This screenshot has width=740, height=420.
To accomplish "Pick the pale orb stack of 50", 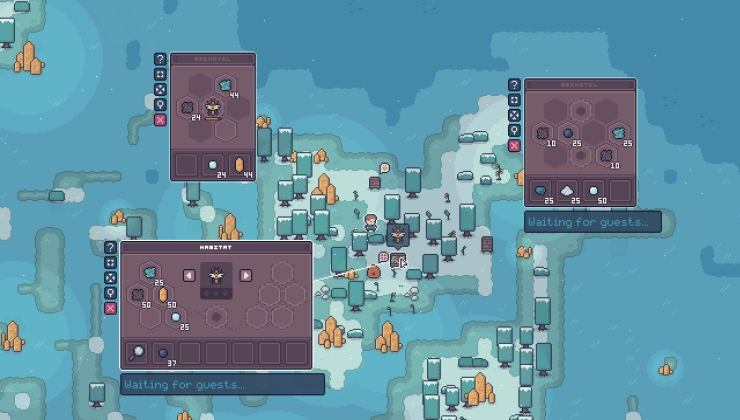I will 594,190.
